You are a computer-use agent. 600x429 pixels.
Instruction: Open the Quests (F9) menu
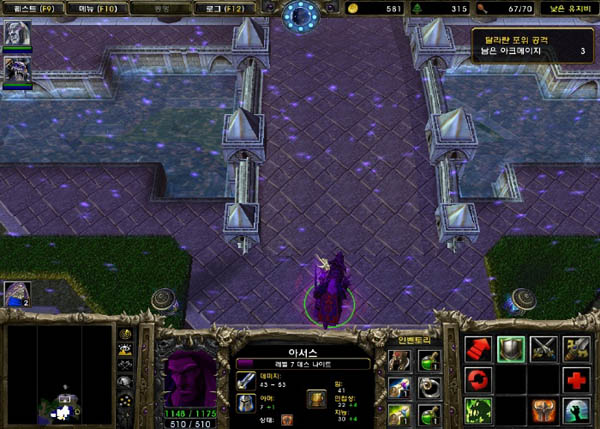pyautogui.click(x=28, y=9)
